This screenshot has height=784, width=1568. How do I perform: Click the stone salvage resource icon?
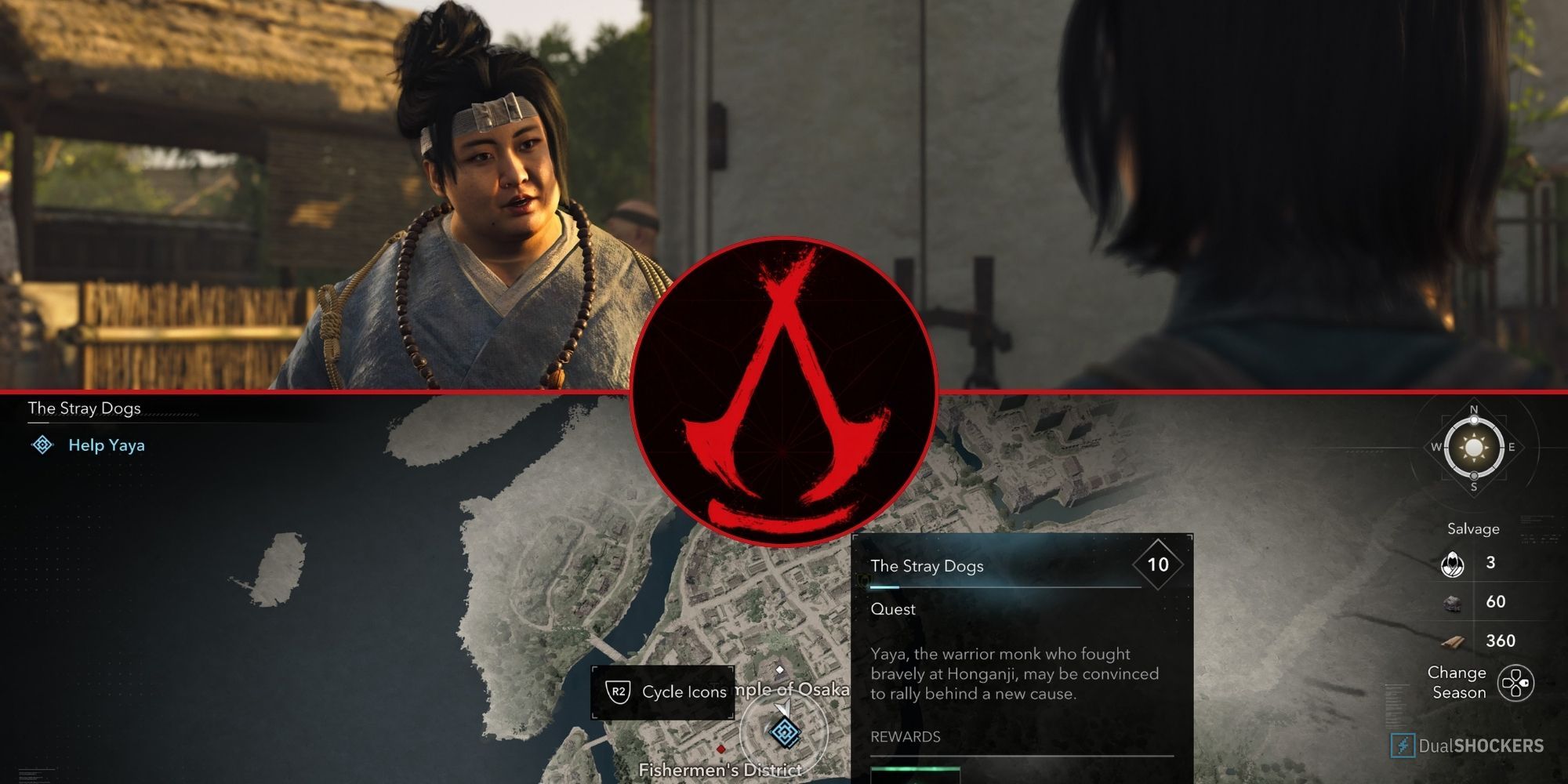click(x=1450, y=603)
